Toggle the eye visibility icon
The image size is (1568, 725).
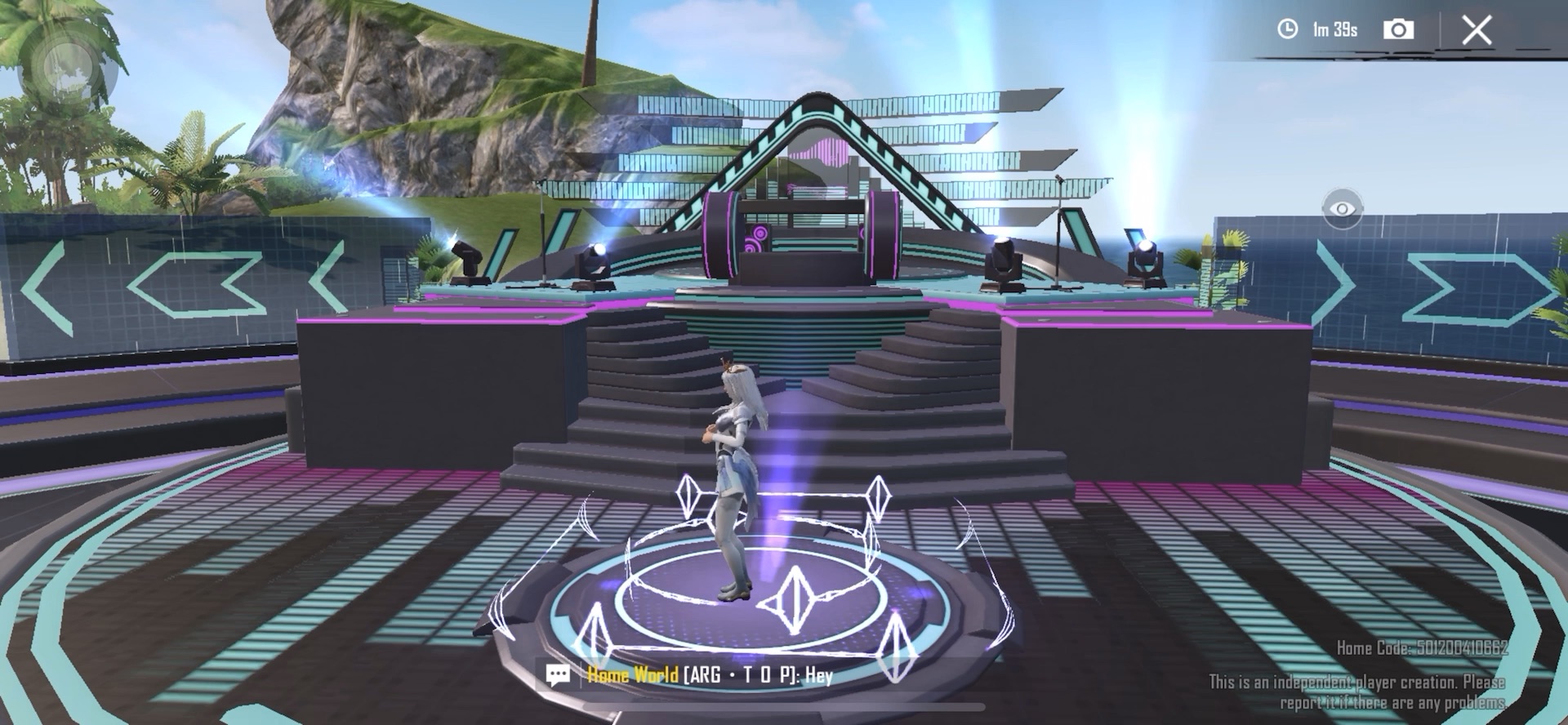click(1341, 209)
